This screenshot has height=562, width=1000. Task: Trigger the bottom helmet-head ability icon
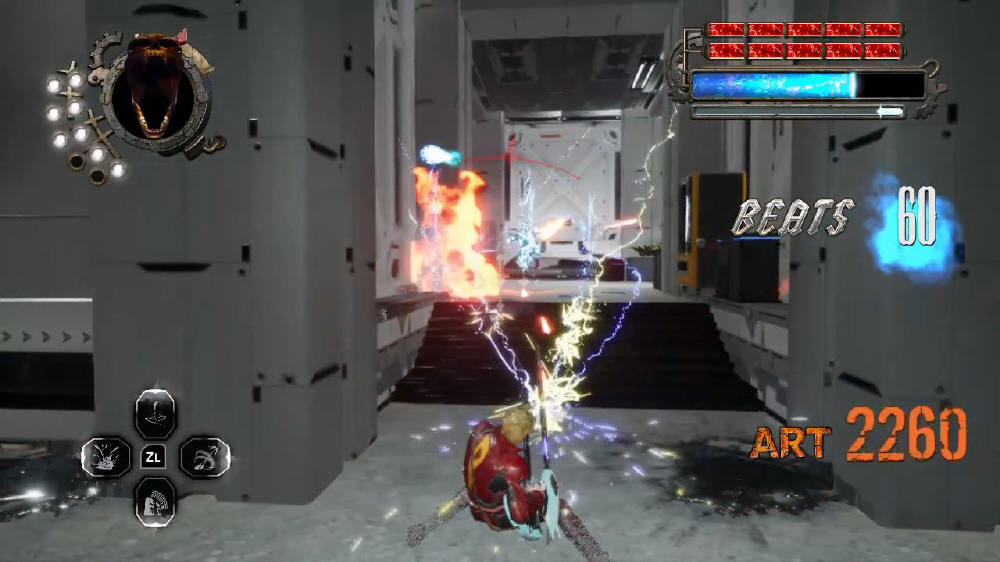pos(155,500)
